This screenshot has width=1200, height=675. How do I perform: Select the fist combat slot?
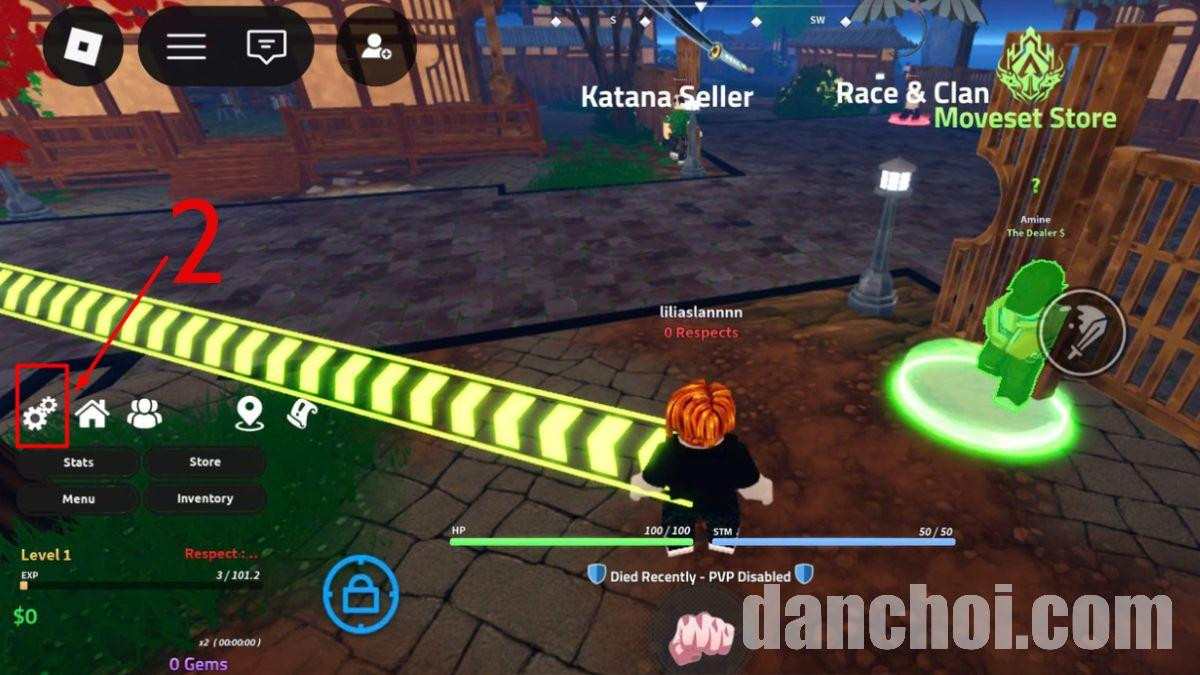(700, 635)
